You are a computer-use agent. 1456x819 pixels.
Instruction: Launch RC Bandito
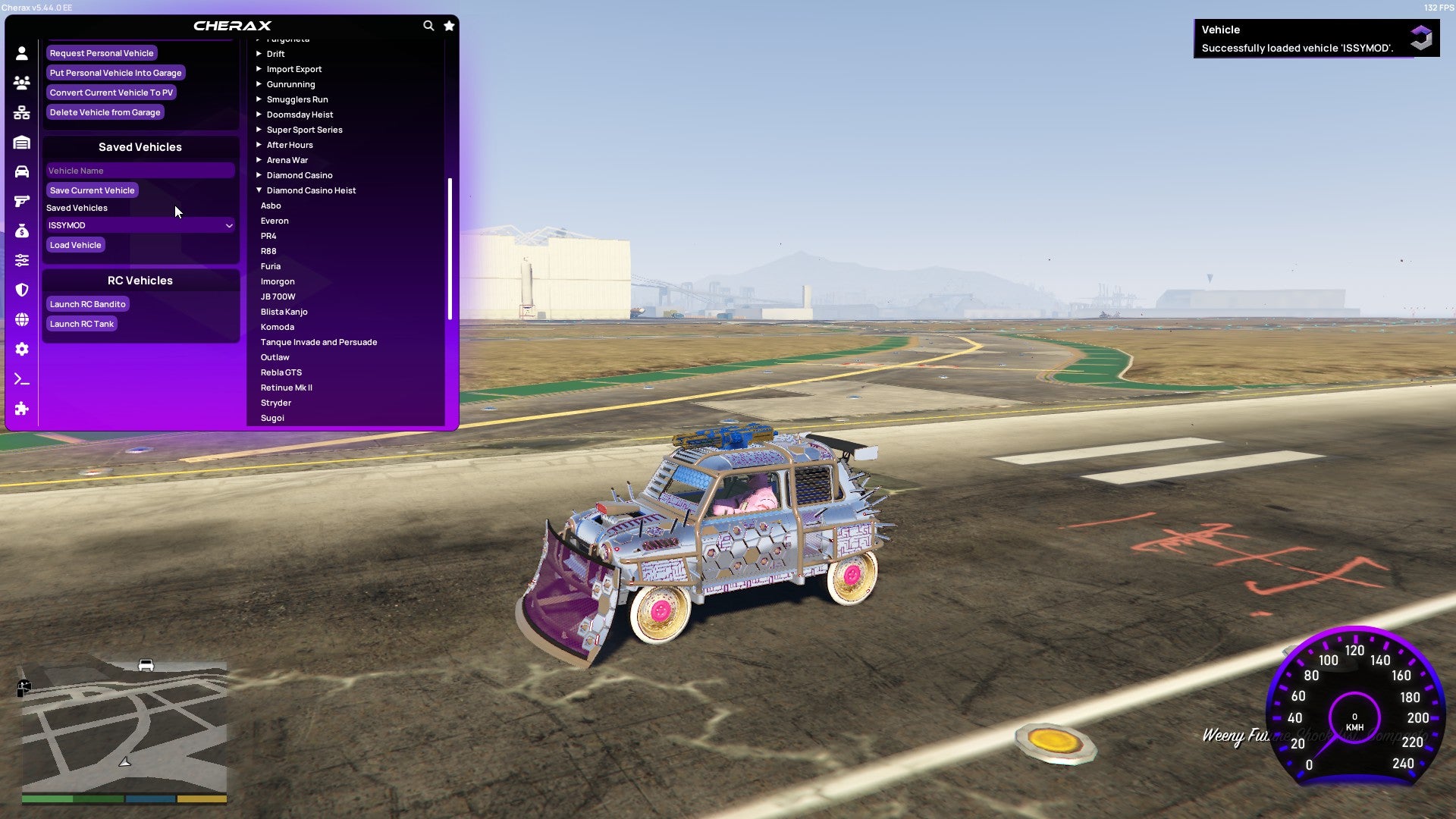(x=87, y=304)
